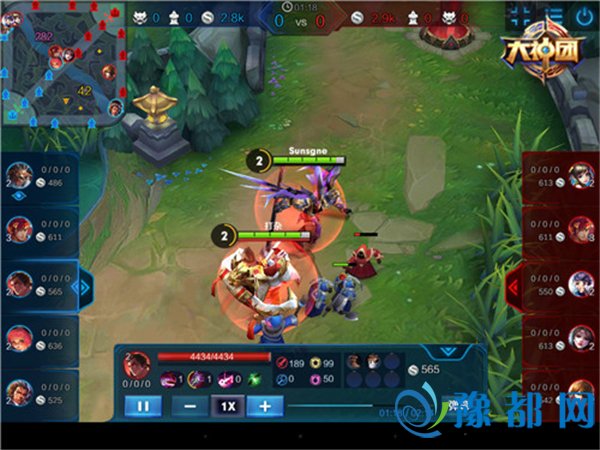600x450 pixels.
Task: Increase playback speed with the plus button
Action: coord(264,407)
